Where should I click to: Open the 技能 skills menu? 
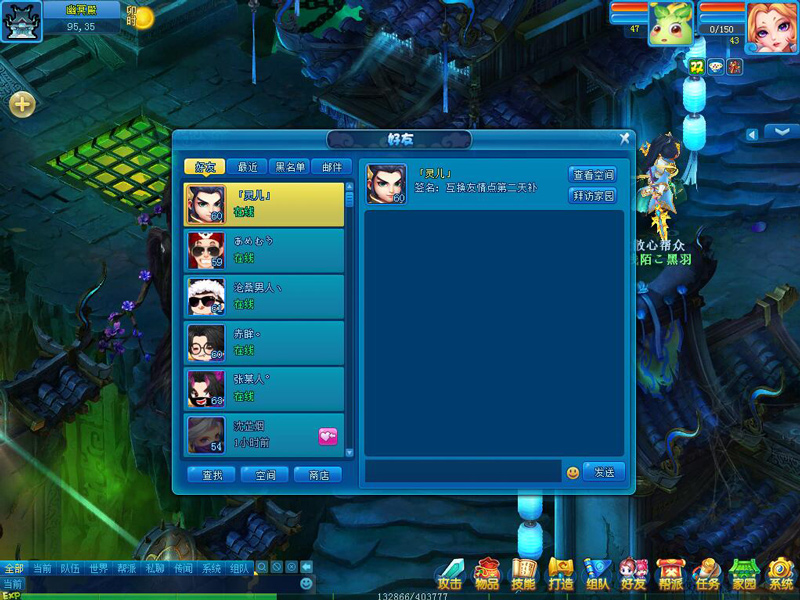524,574
